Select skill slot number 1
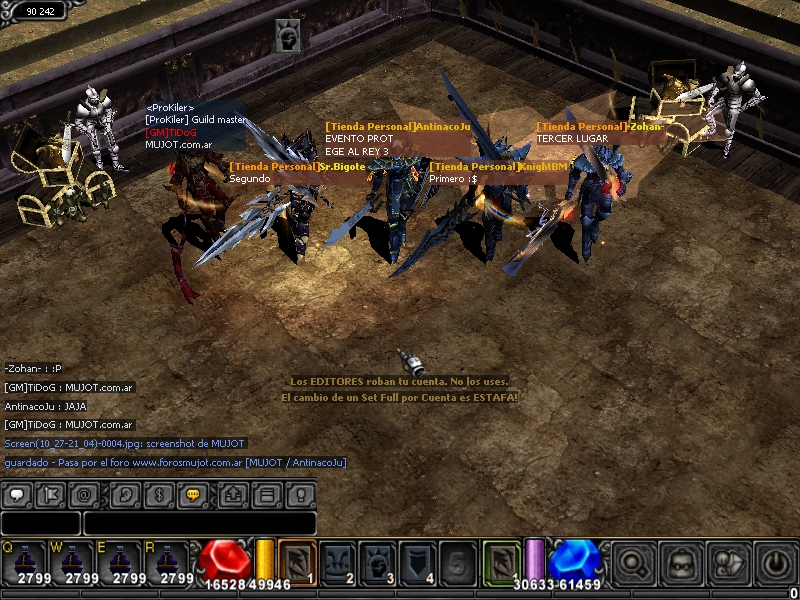 pyautogui.click(x=297, y=563)
